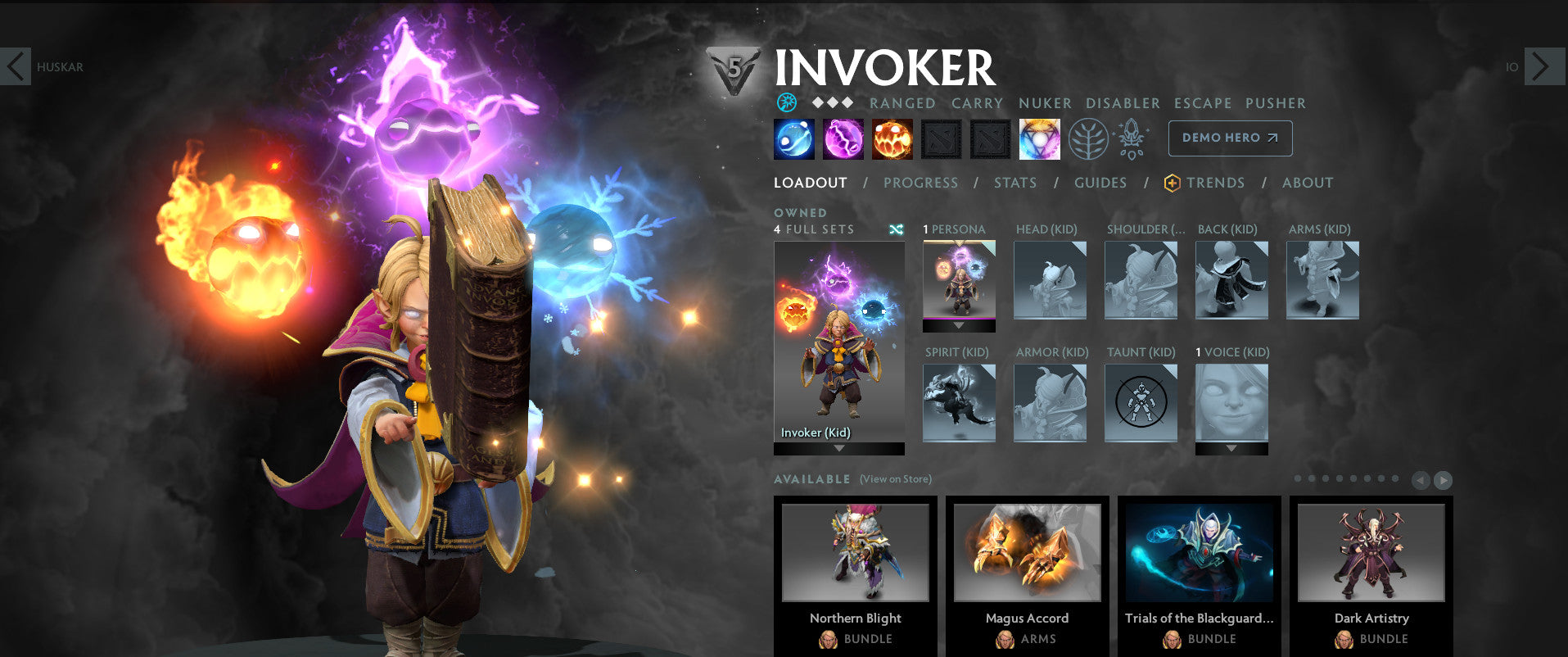Open the Invoke ability icon
This screenshot has width=1568, height=657.
[1039, 138]
